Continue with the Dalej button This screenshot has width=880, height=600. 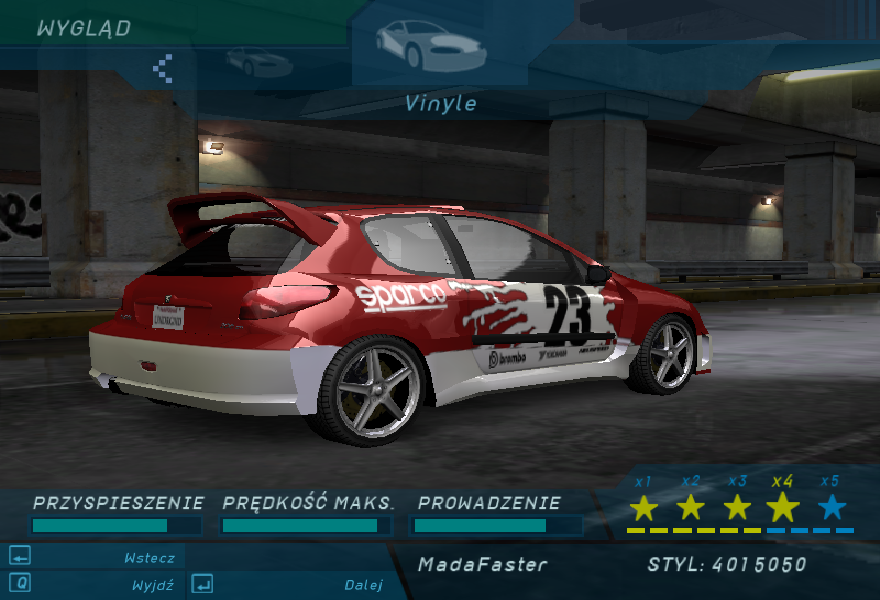pyautogui.click(x=364, y=584)
